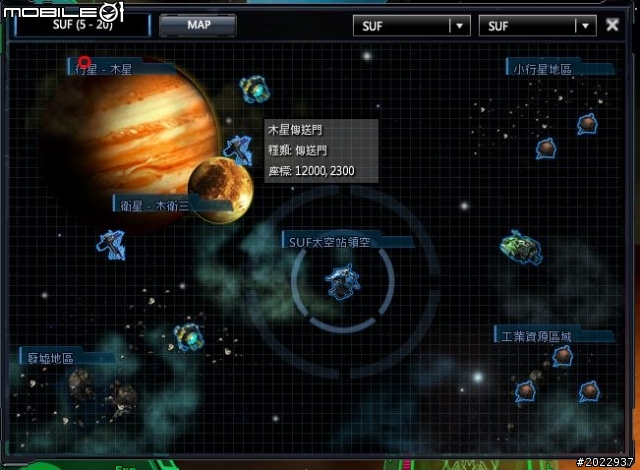Screen dimensions: 640x470
Task: Select the SUF space station icon
Action: click(x=342, y=282)
